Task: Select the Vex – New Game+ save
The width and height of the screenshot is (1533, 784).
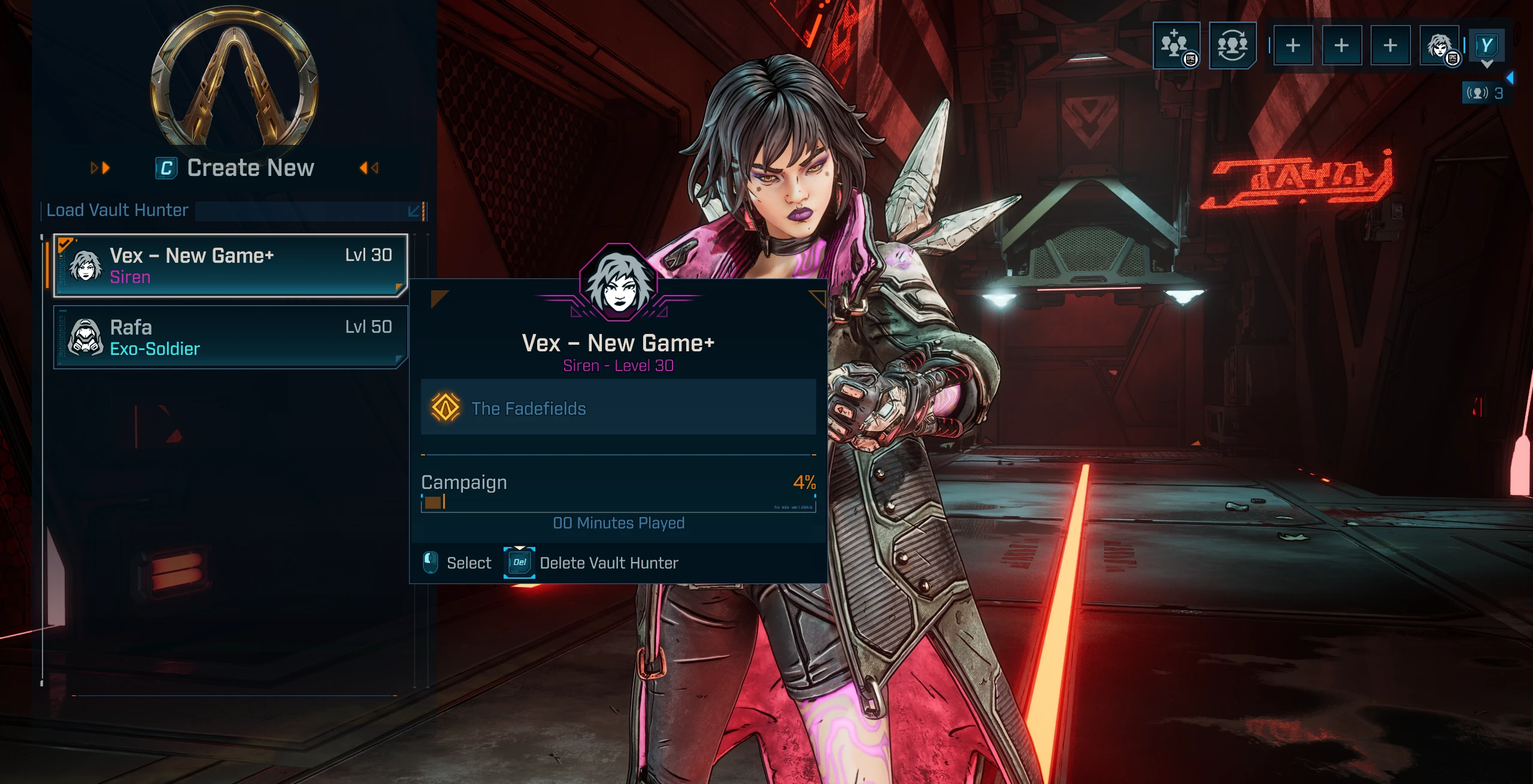Action: click(x=231, y=266)
